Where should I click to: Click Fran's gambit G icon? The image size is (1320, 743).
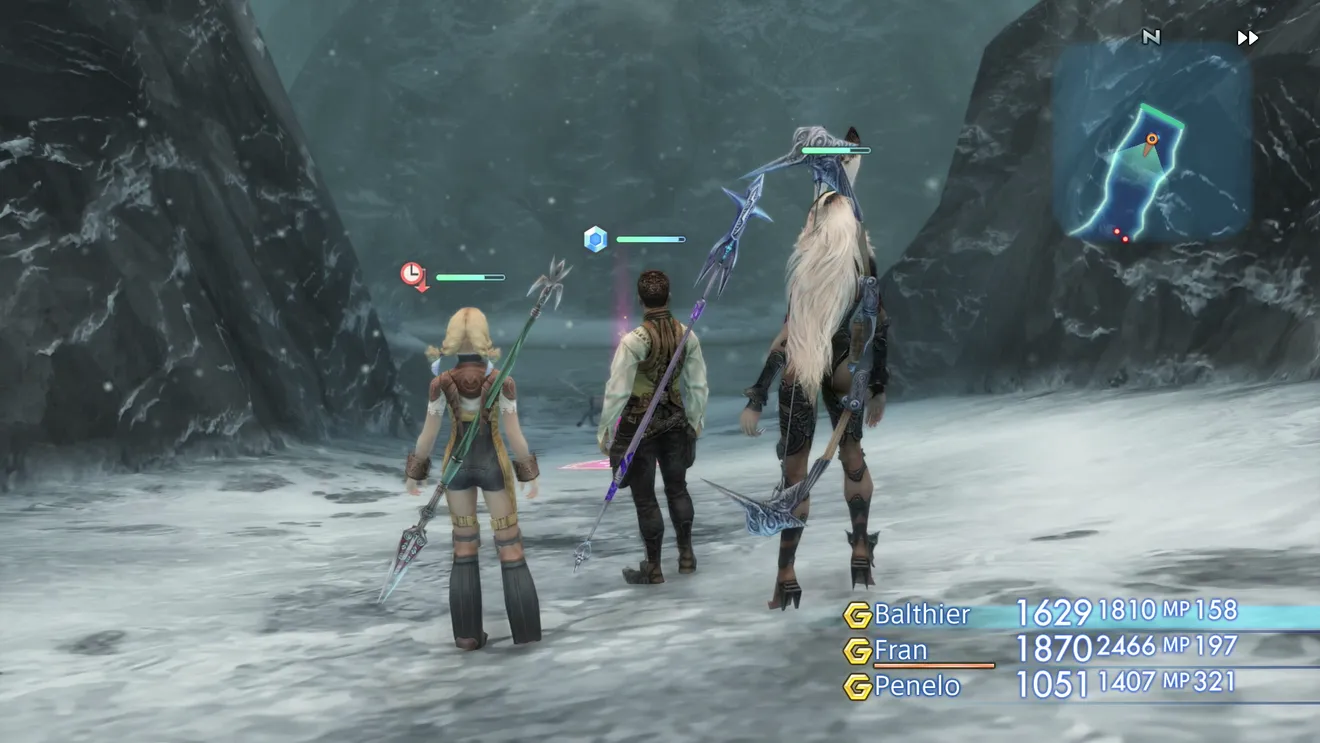click(857, 651)
